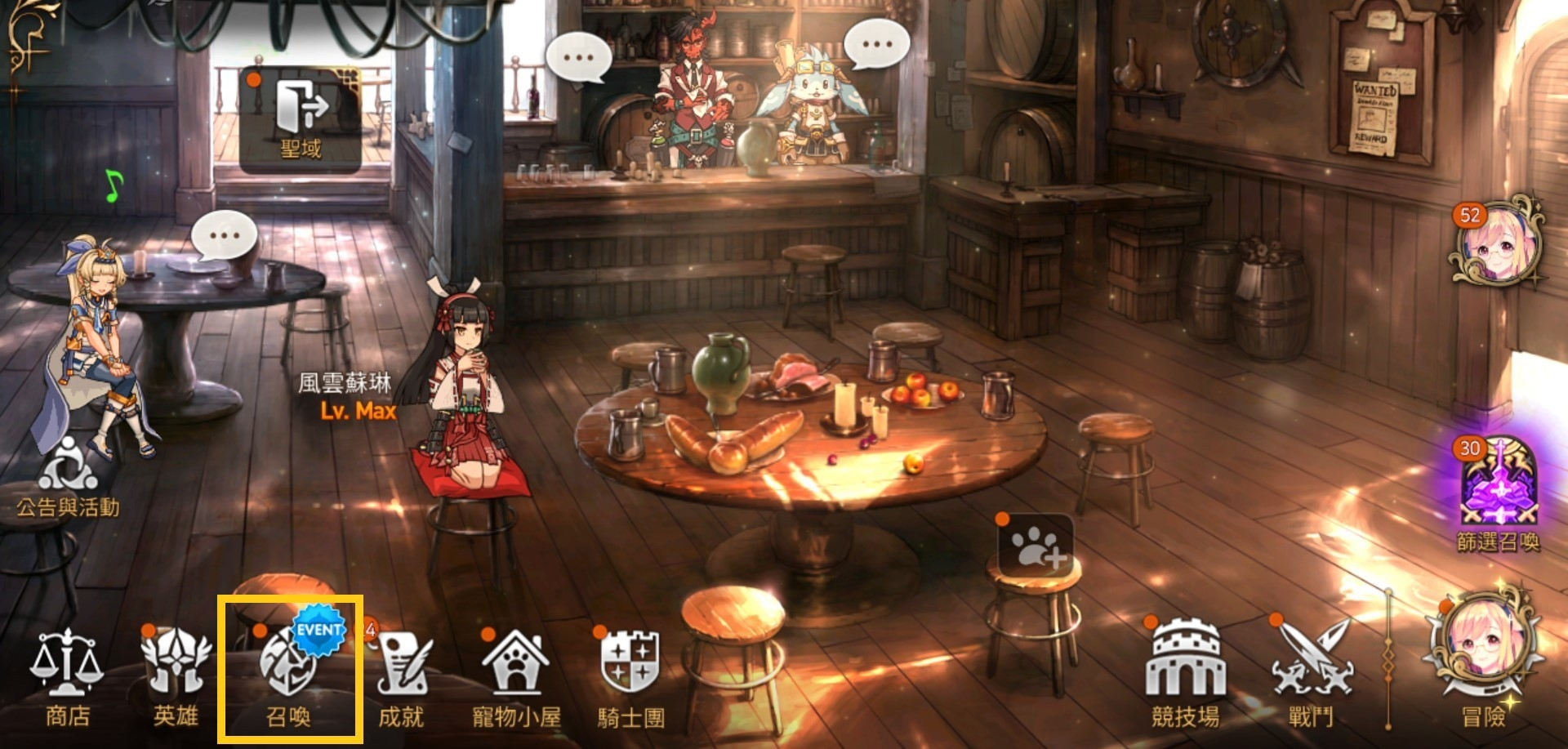Image resolution: width=1568 pixels, height=749 pixels.
Task: Open the 商店 shop menu
Action: click(67, 678)
